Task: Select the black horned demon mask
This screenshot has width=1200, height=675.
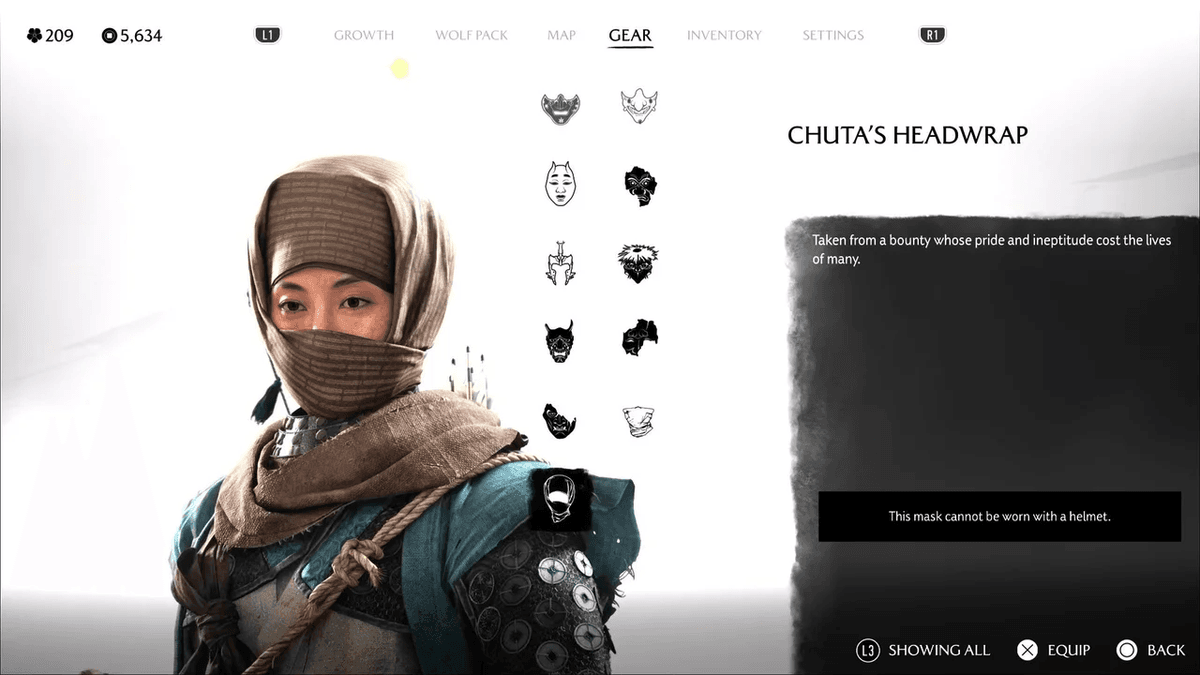Action: [x=560, y=340]
